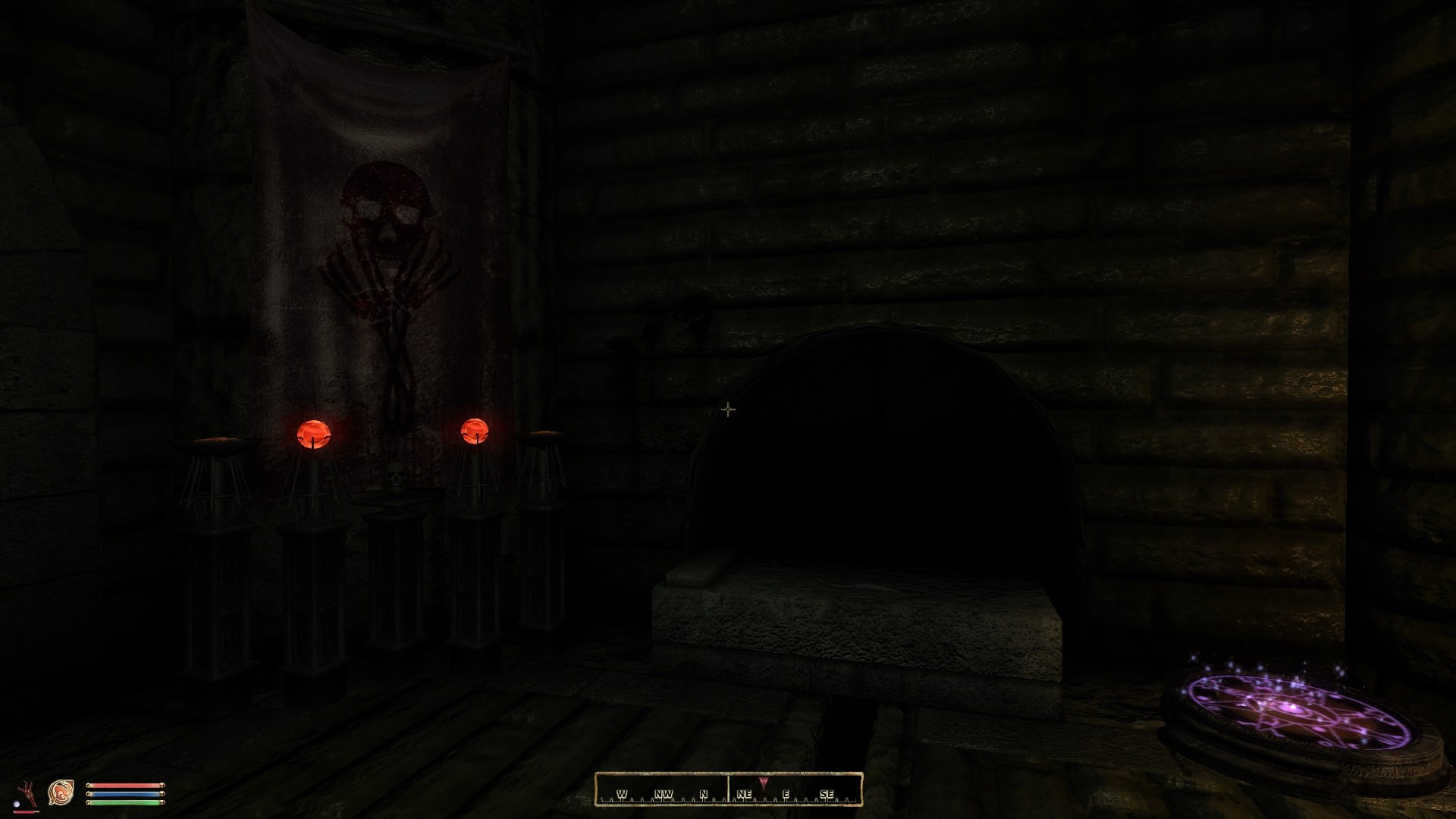1456x819 pixels.
Task: Click the left glowing red candle orb
Action: tap(313, 434)
